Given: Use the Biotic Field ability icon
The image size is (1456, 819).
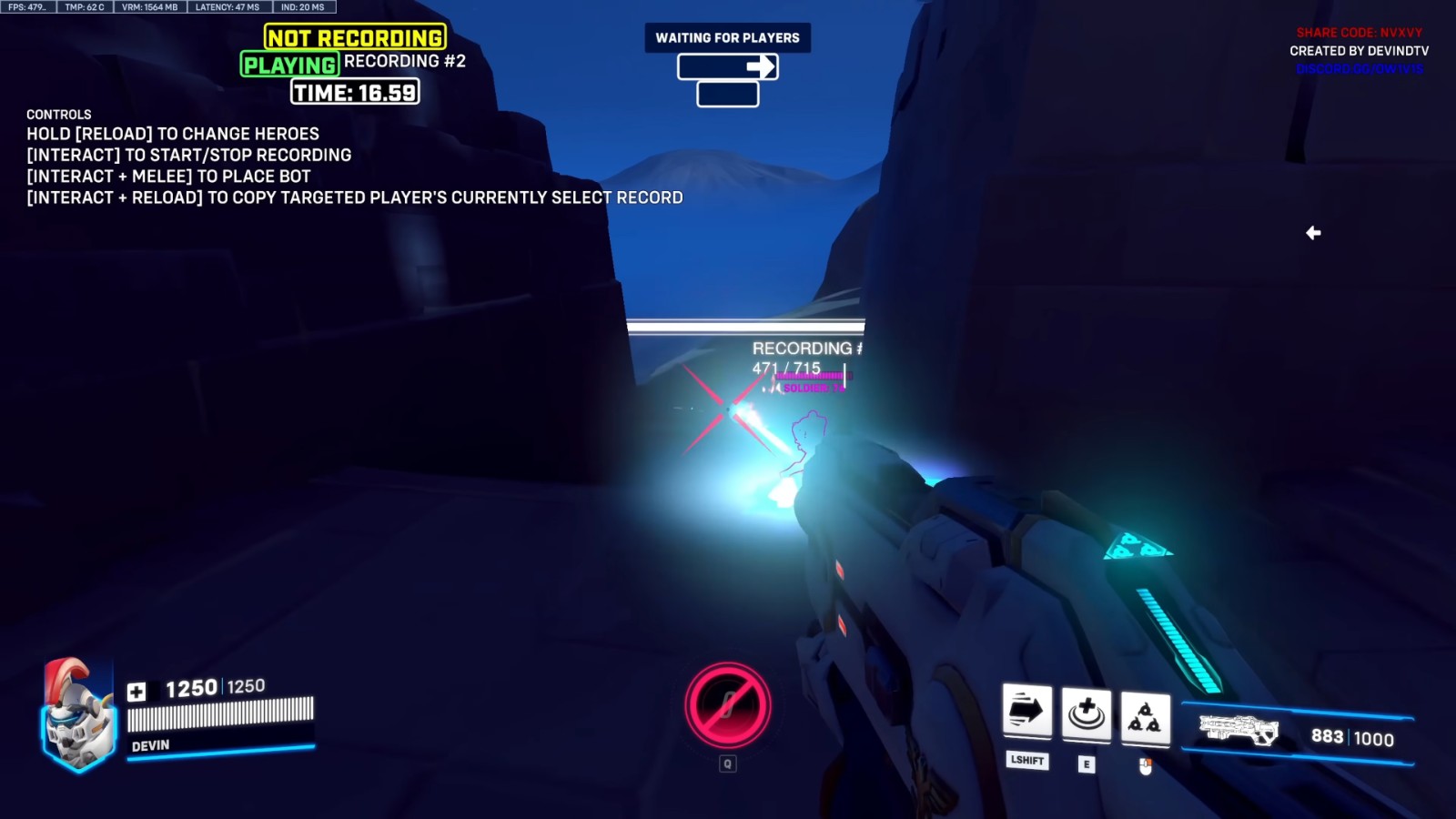Looking at the screenshot, I should pyautogui.click(x=1086, y=714).
